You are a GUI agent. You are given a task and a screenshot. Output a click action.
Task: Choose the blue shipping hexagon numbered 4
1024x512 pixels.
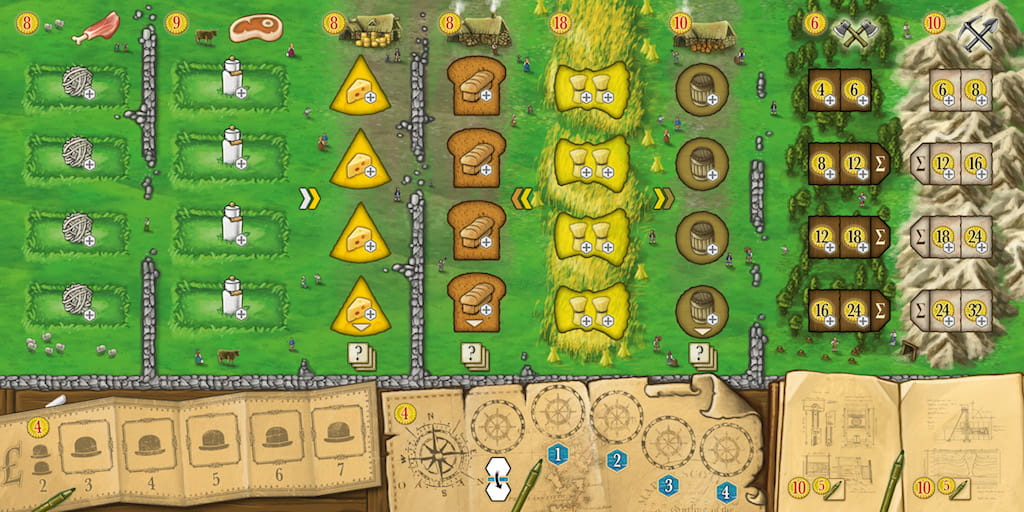coord(726,492)
